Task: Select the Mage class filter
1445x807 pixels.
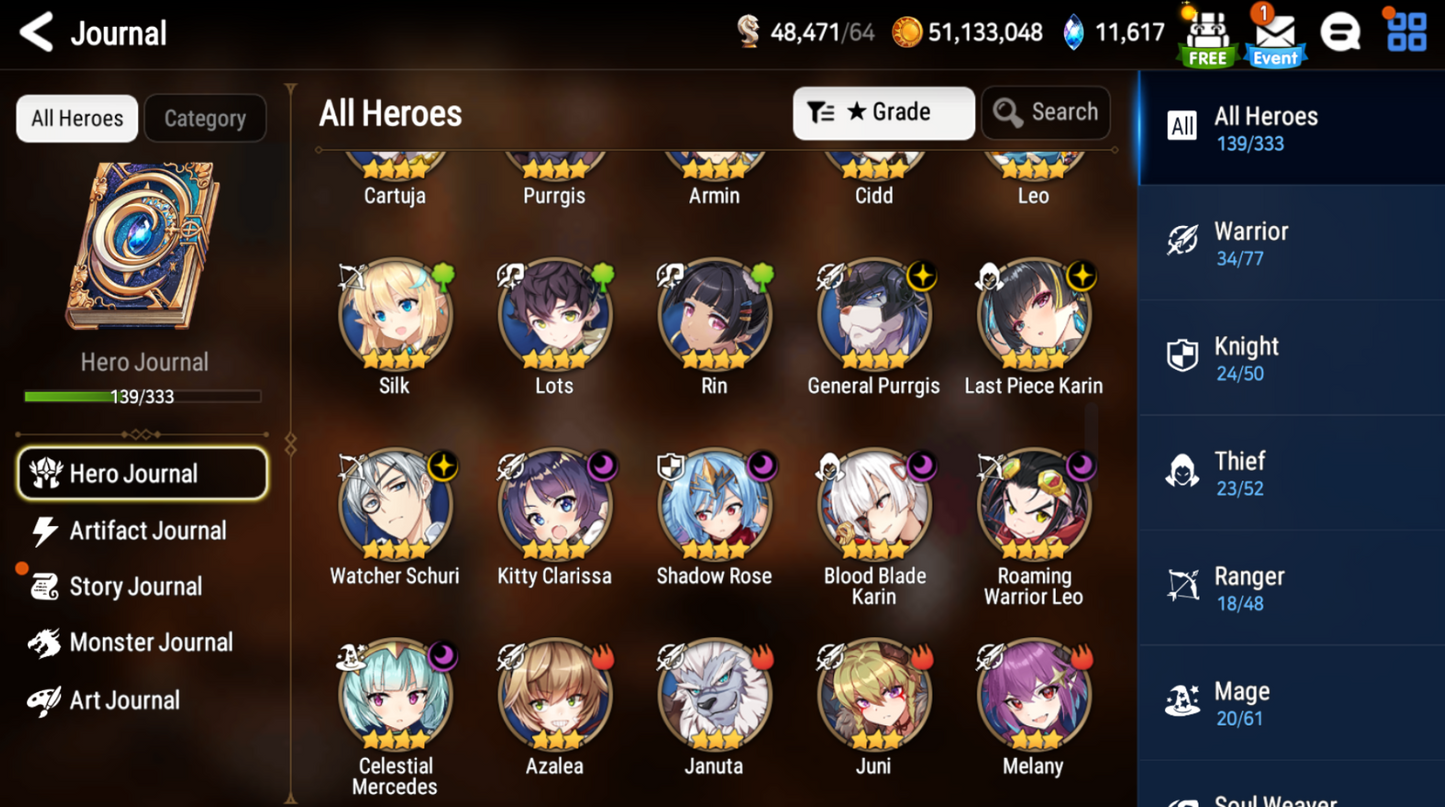Action: click(x=1290, y=703)
